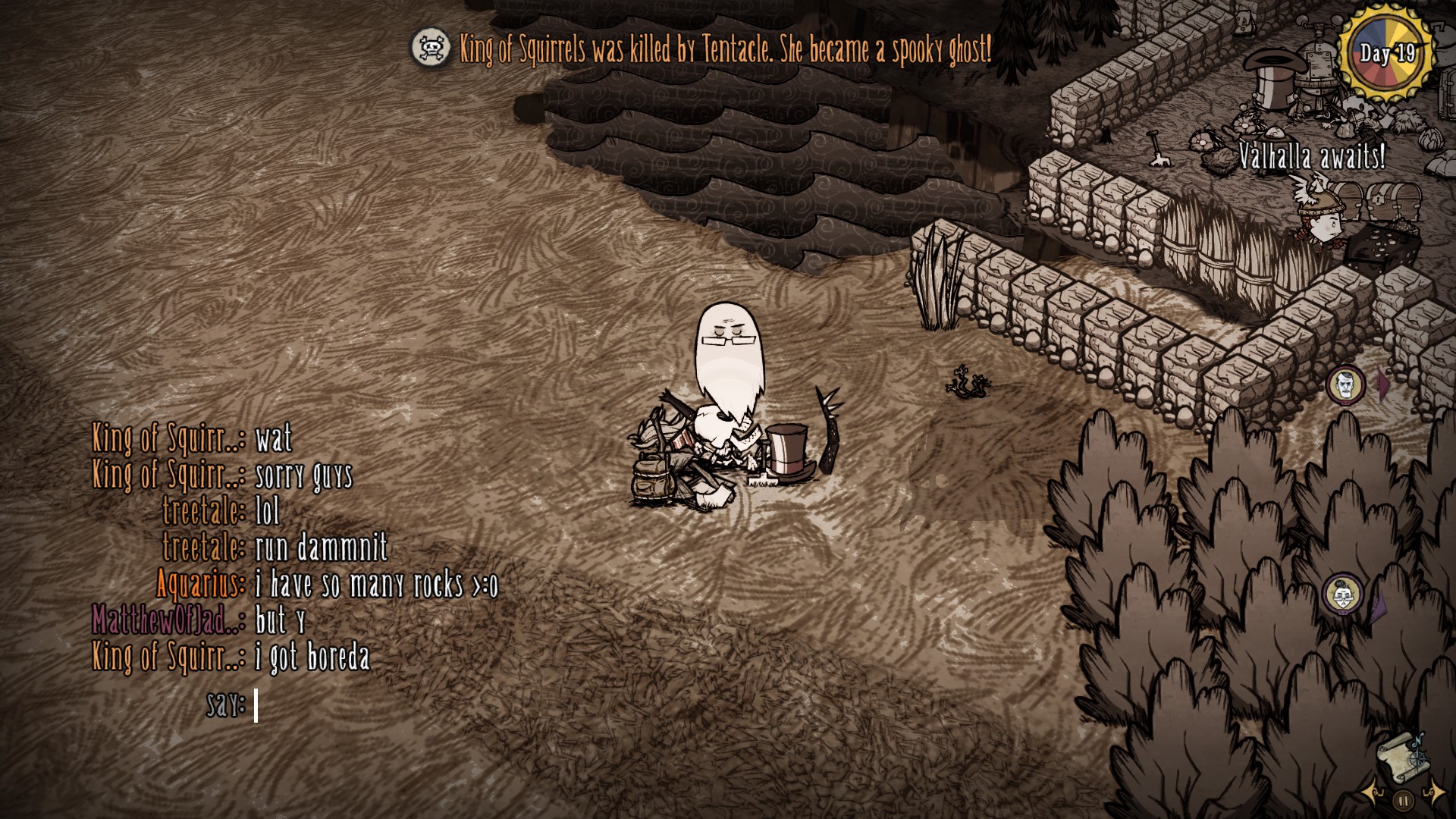Rotate camera with the right arrow
The height and width of the screenshot is (819, 1456).
(x=1434, y=793)
